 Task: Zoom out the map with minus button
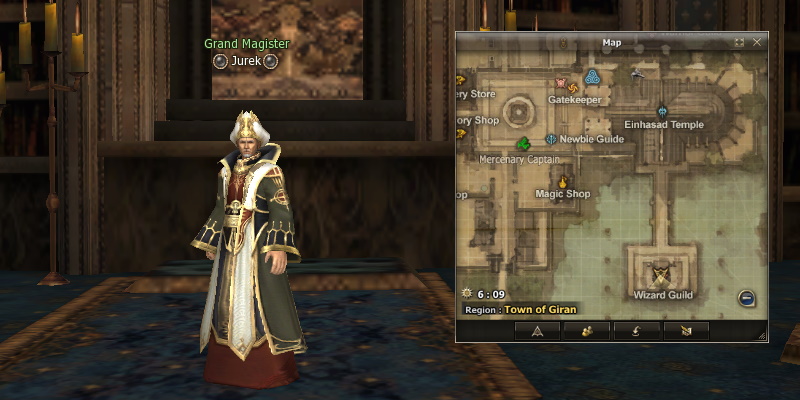[x=746, y=297]
